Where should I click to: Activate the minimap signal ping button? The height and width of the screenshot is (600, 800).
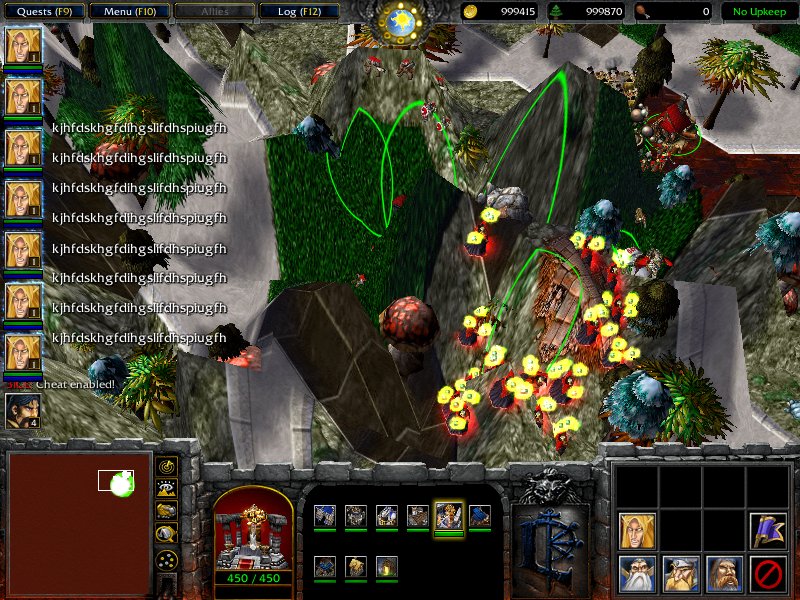coord(167,467)
